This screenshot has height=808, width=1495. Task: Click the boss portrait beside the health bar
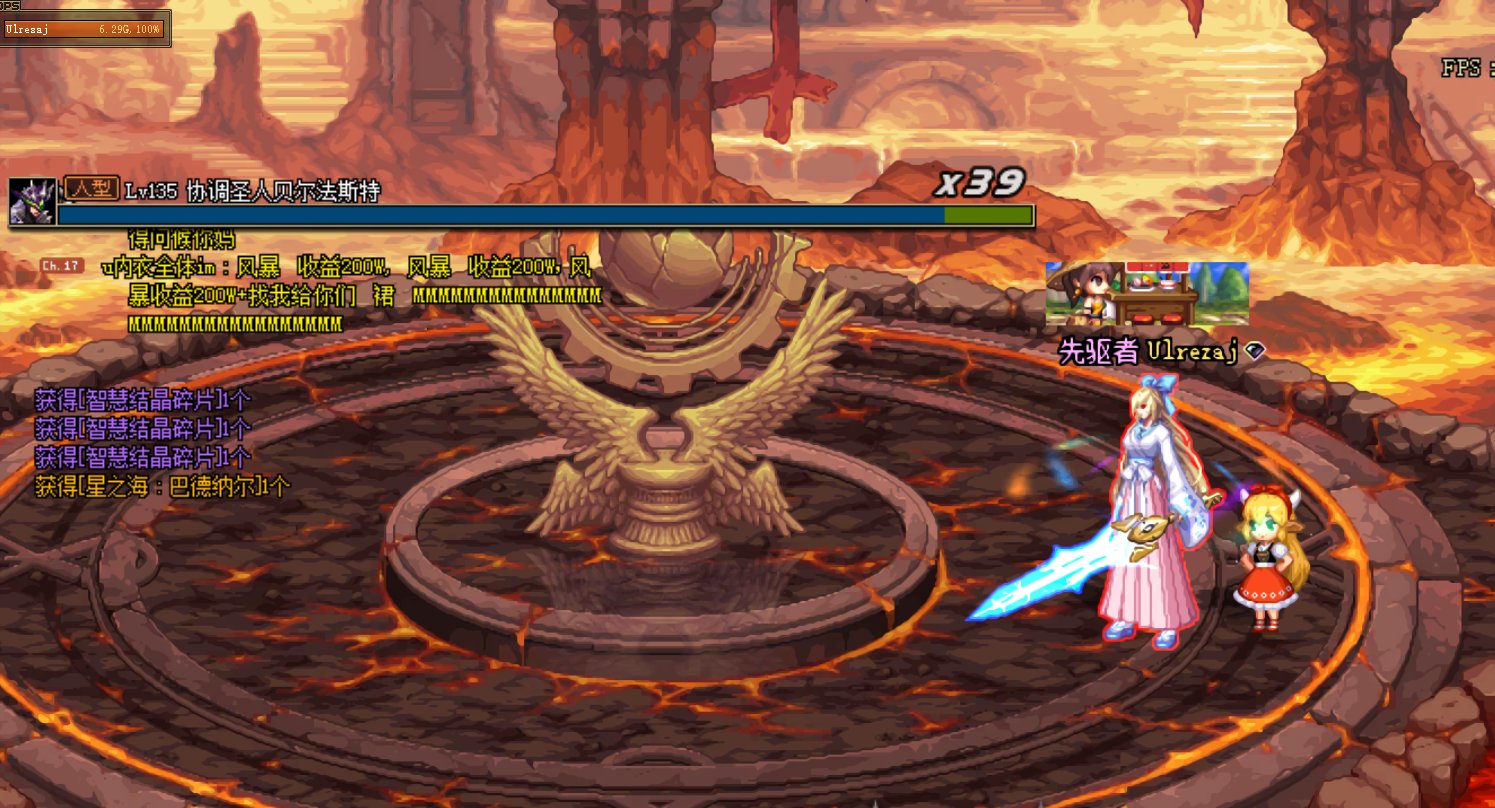tap(31, 202)
